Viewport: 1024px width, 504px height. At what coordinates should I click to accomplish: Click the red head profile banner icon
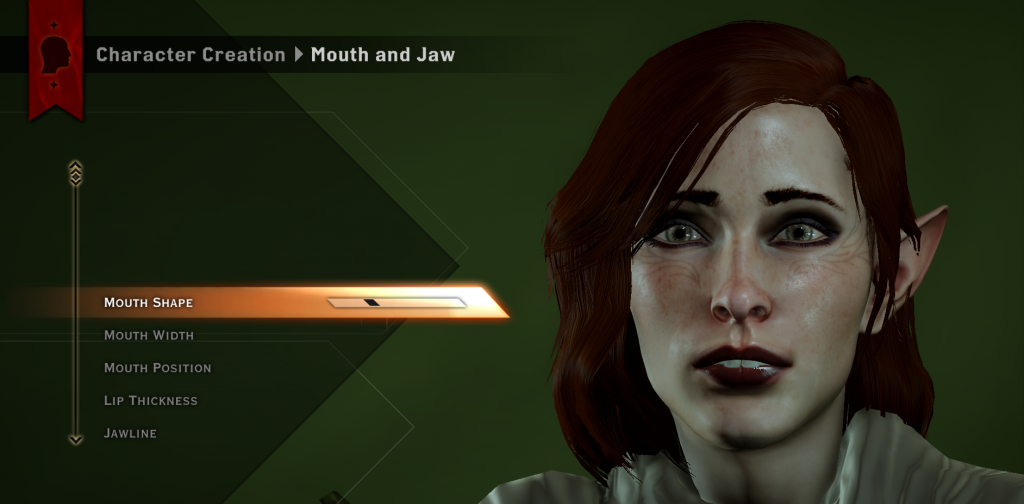(55, 55)
